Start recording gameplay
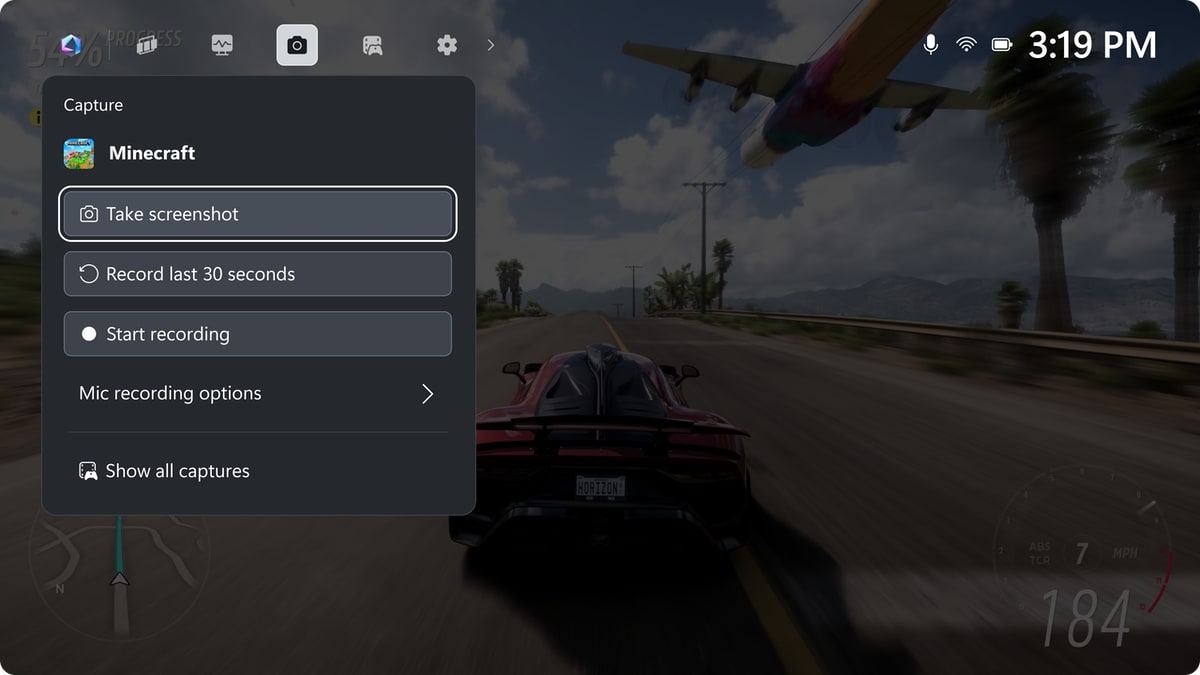The width and height of the screenshot is (1200, 675). (x=258, y=334)
